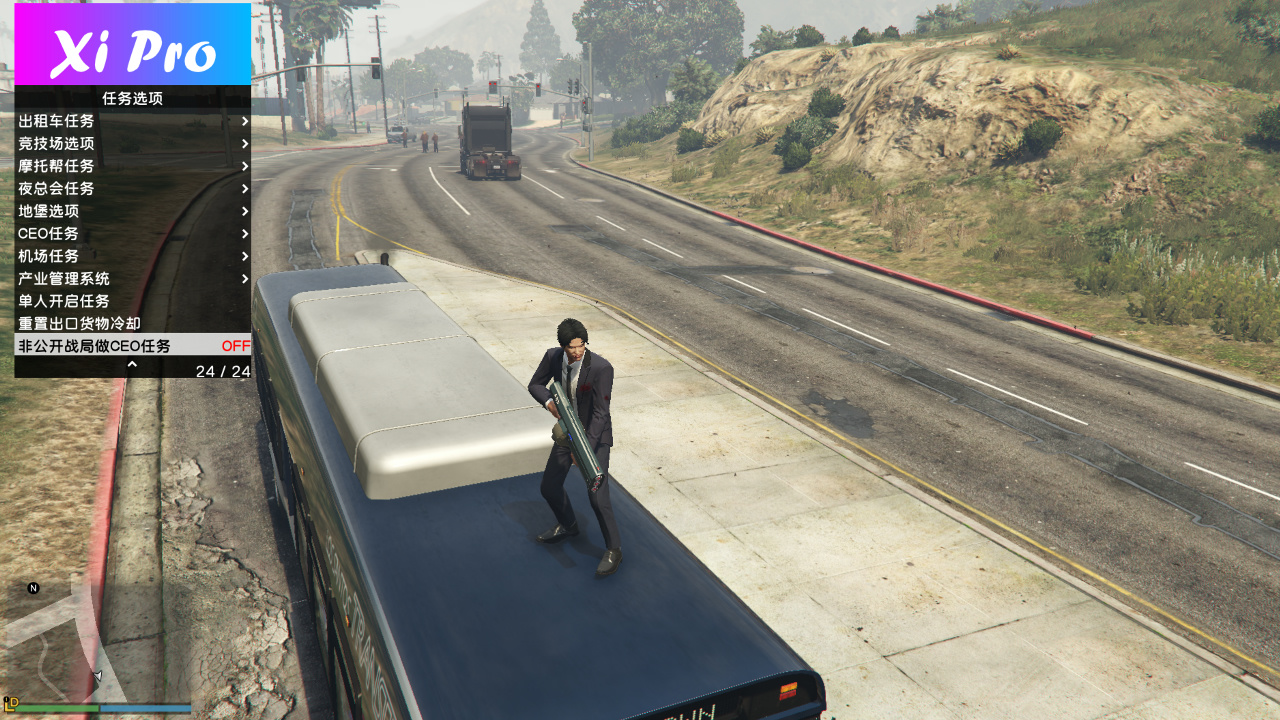Screen dimensions: 1280x720
Task: Select the CEO任务 entry
Action: click(132, 234)
